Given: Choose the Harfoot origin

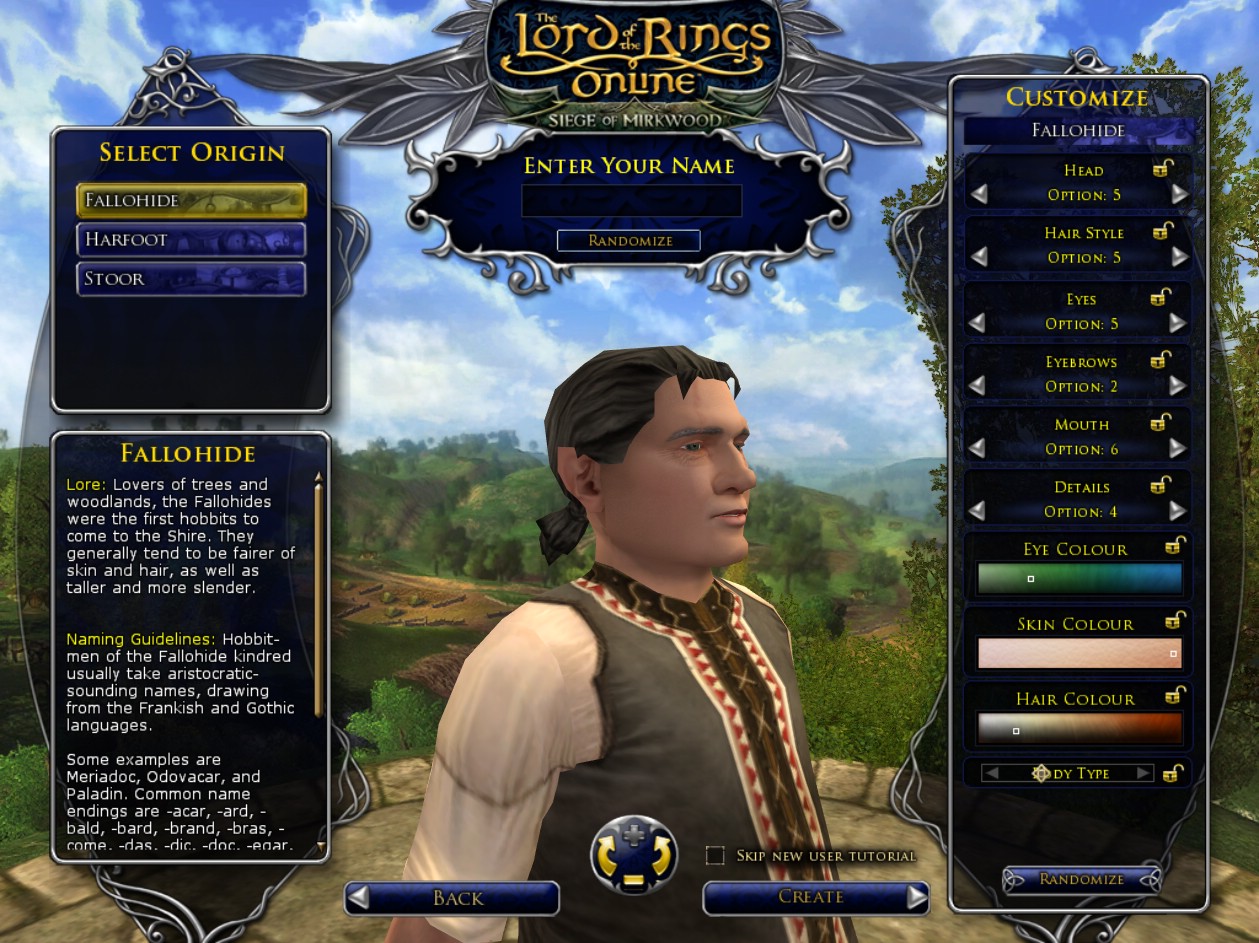Looking at the screenshot, I should [191, 240].
